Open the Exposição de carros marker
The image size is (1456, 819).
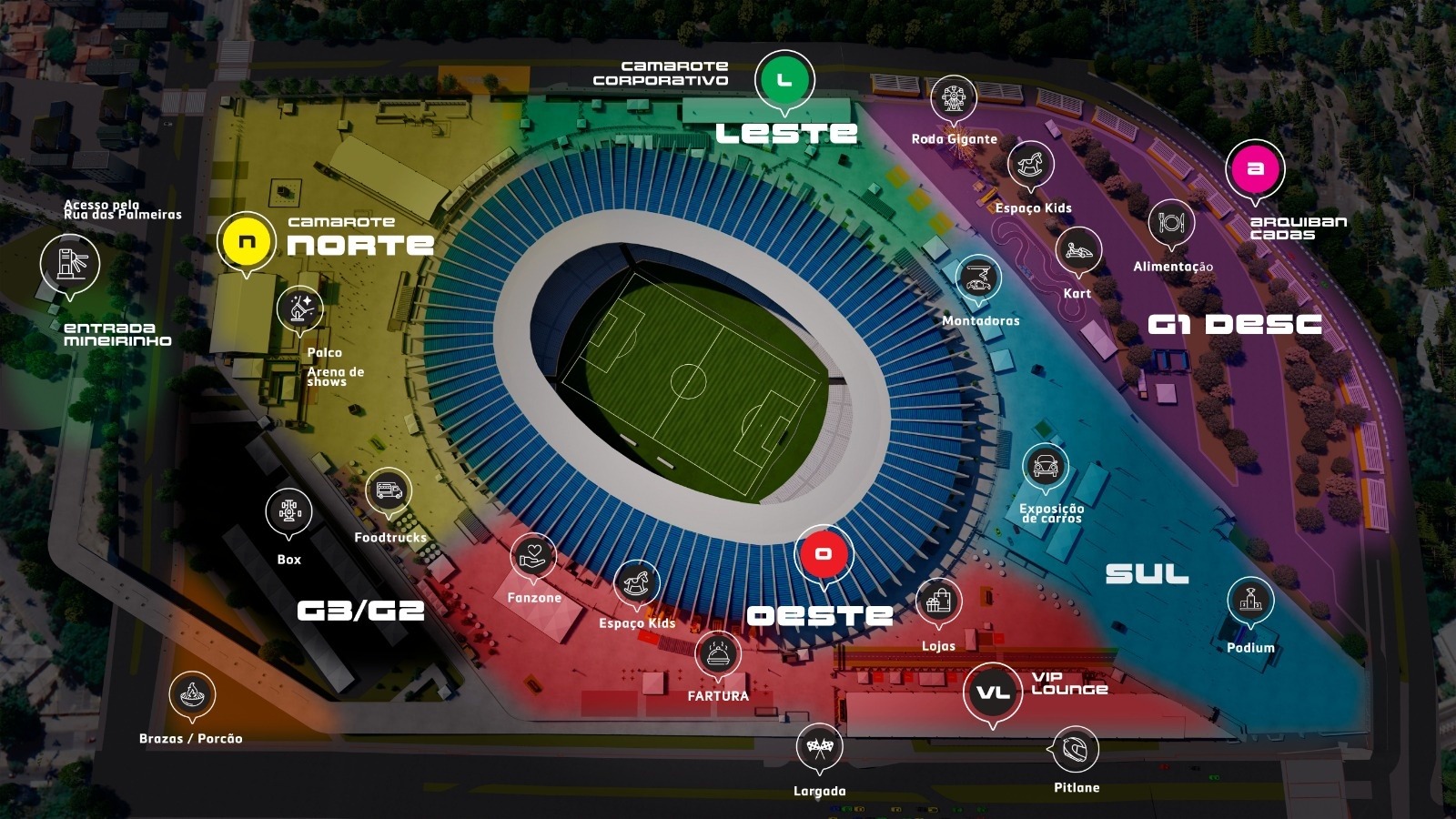(x=1045, y=467)
